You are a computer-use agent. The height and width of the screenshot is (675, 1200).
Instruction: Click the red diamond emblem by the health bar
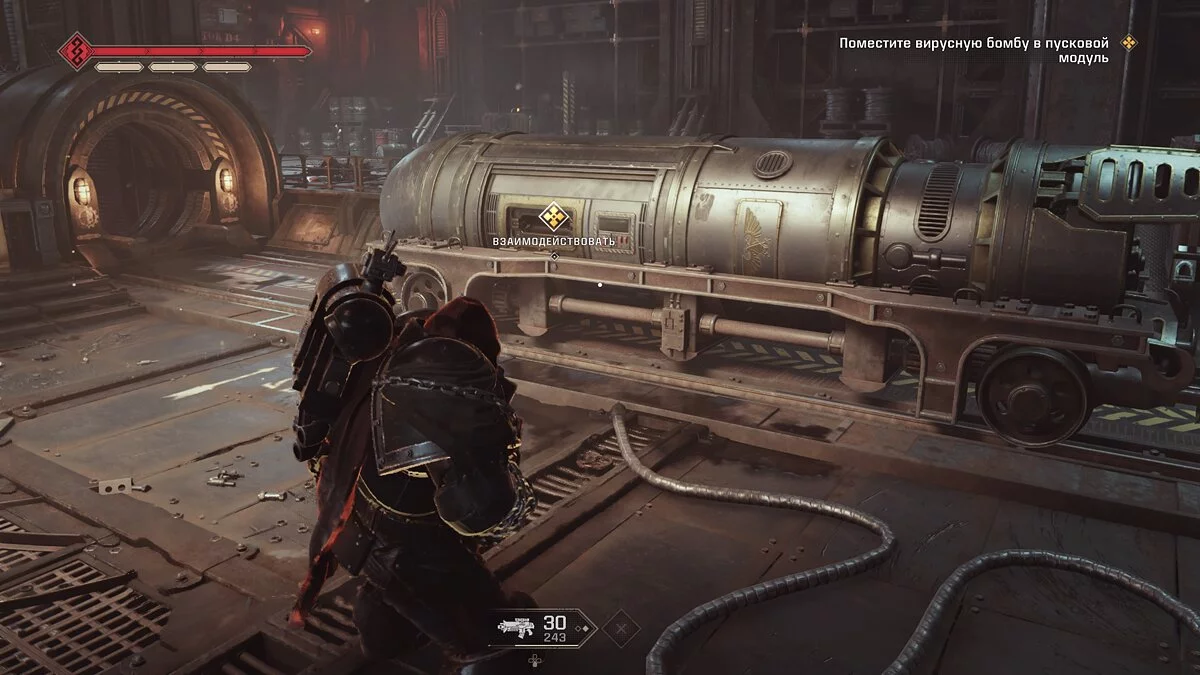click(76, 50)
